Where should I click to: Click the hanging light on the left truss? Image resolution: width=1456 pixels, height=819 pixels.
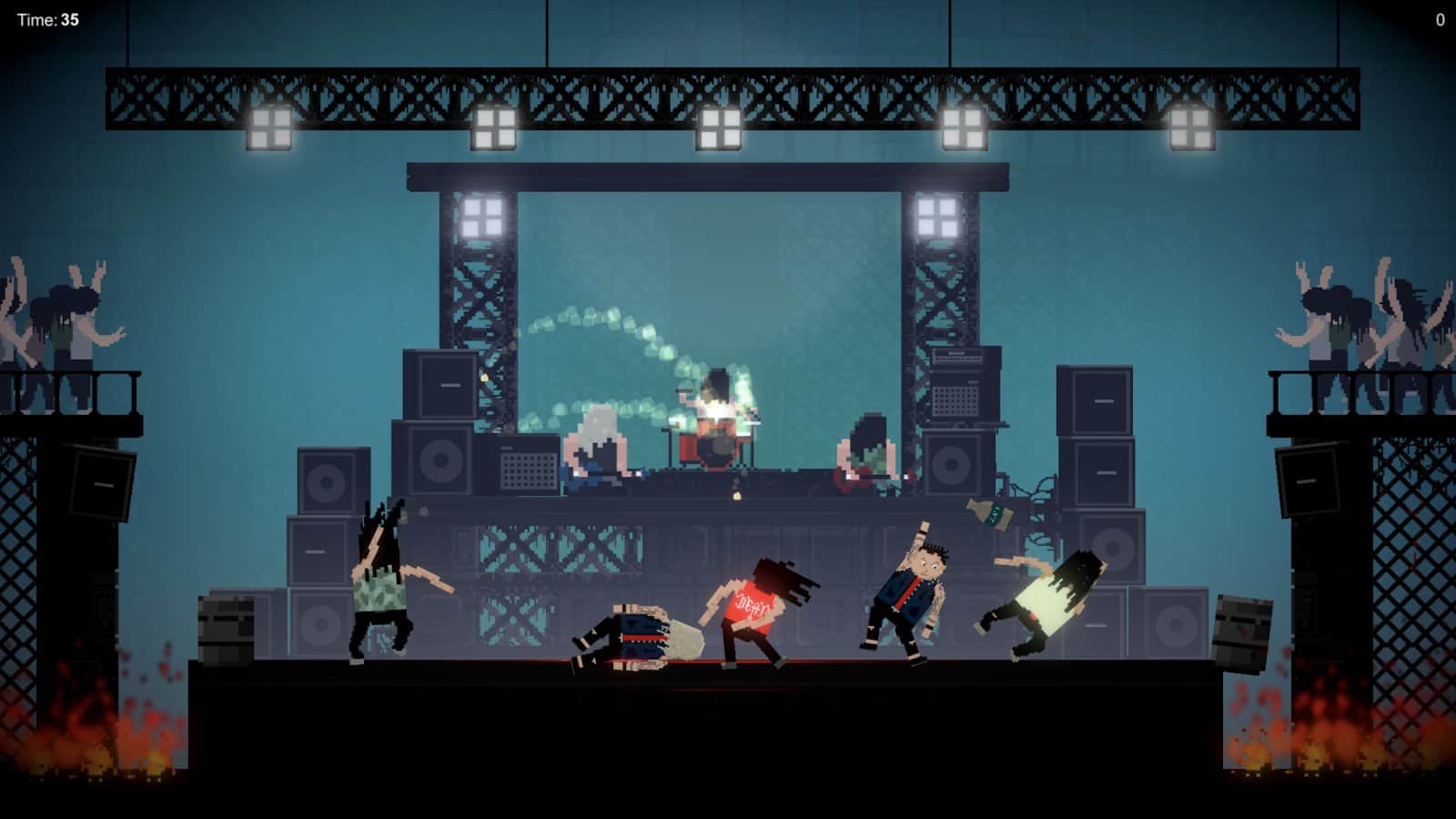pos(270,127)
